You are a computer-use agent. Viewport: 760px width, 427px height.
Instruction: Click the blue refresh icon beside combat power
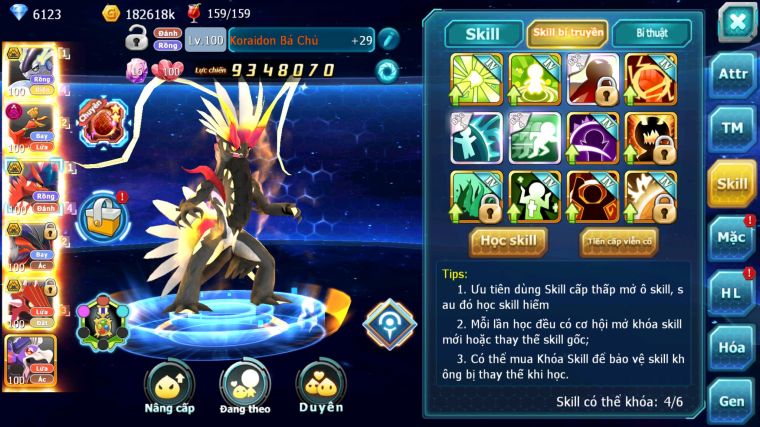pyautogui.click(x=387, y=70)
